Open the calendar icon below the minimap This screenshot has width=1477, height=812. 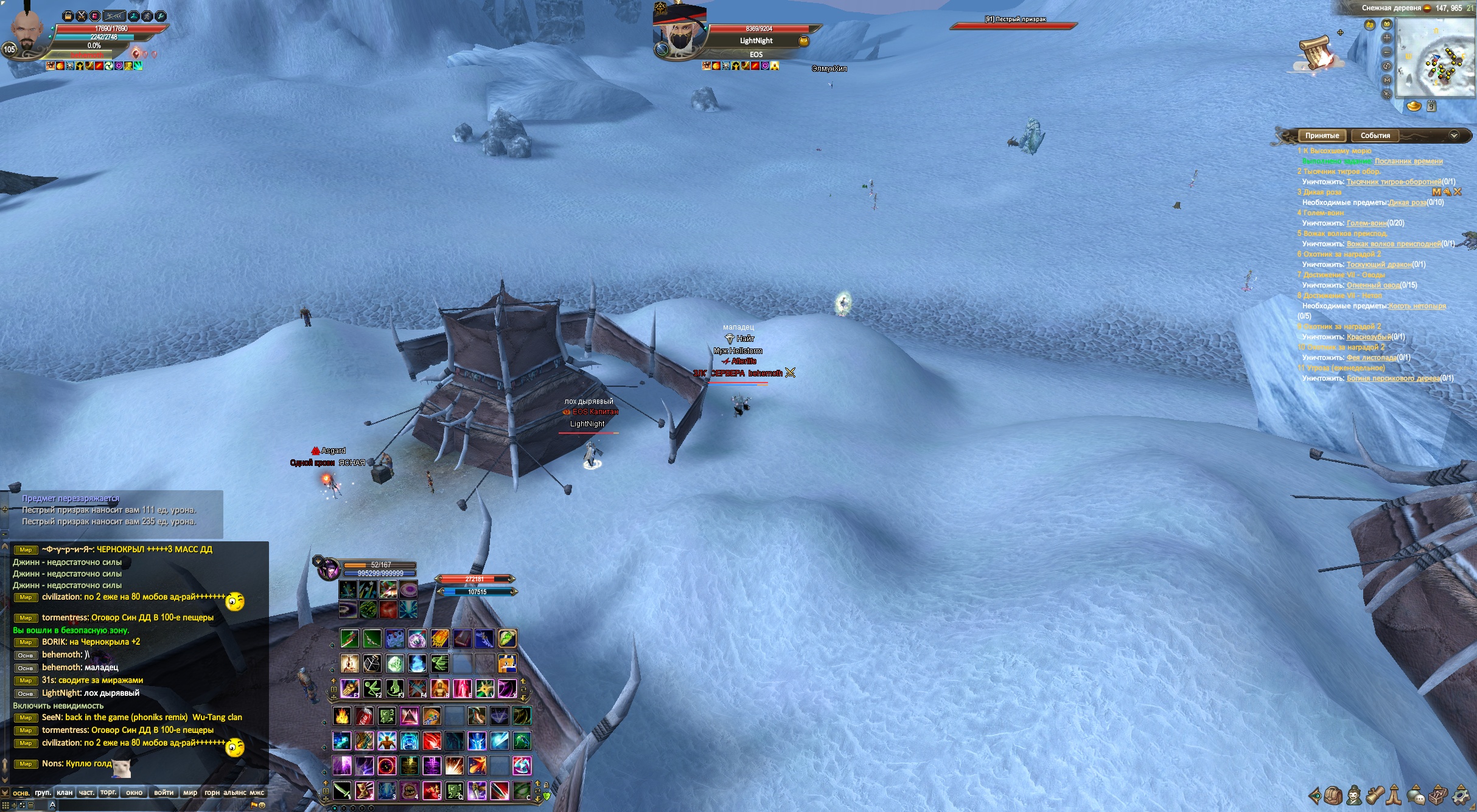pyautogui.click(x=1432, y=106)
